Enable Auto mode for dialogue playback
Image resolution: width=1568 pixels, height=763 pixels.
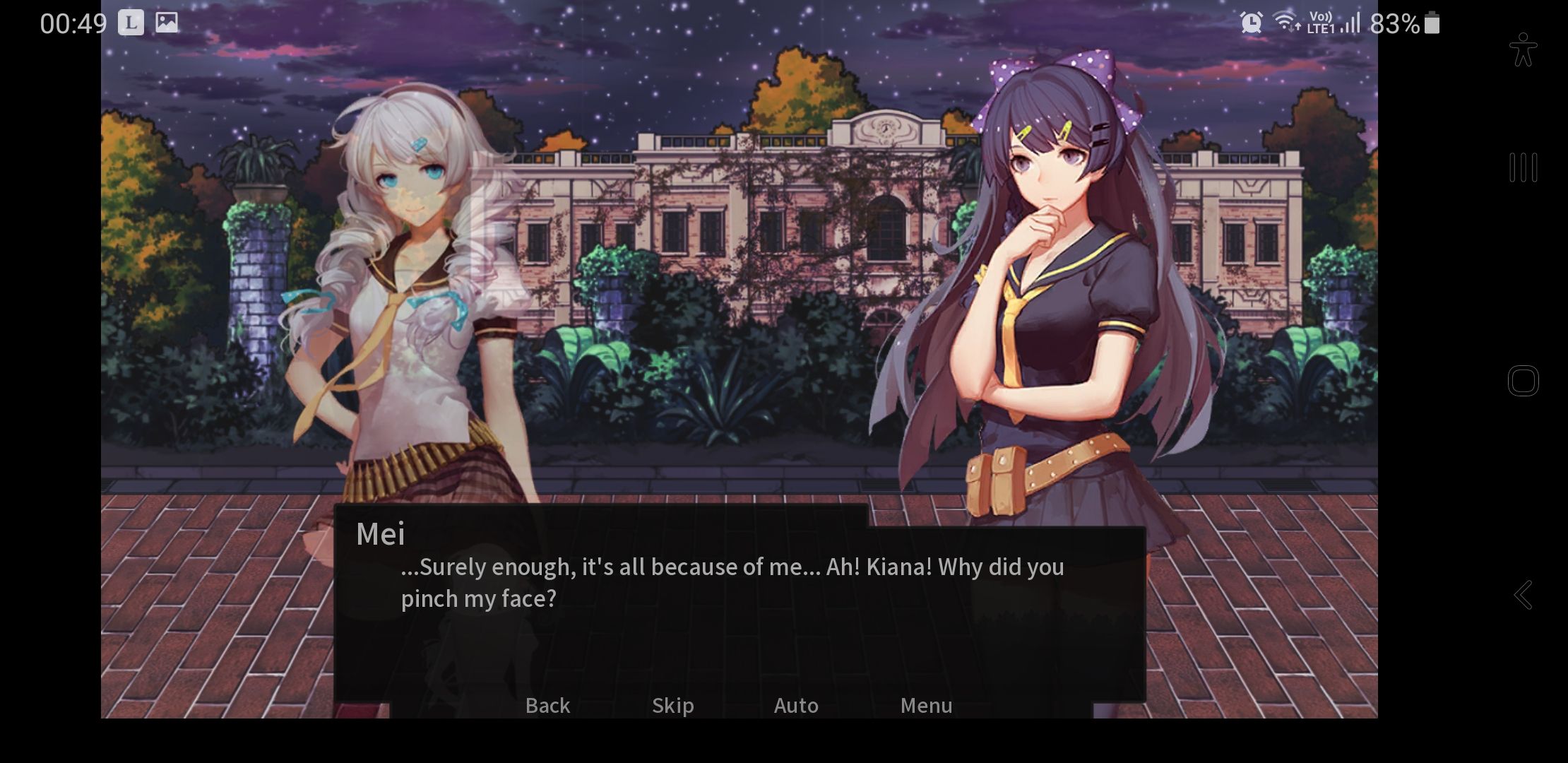[796, 704]
